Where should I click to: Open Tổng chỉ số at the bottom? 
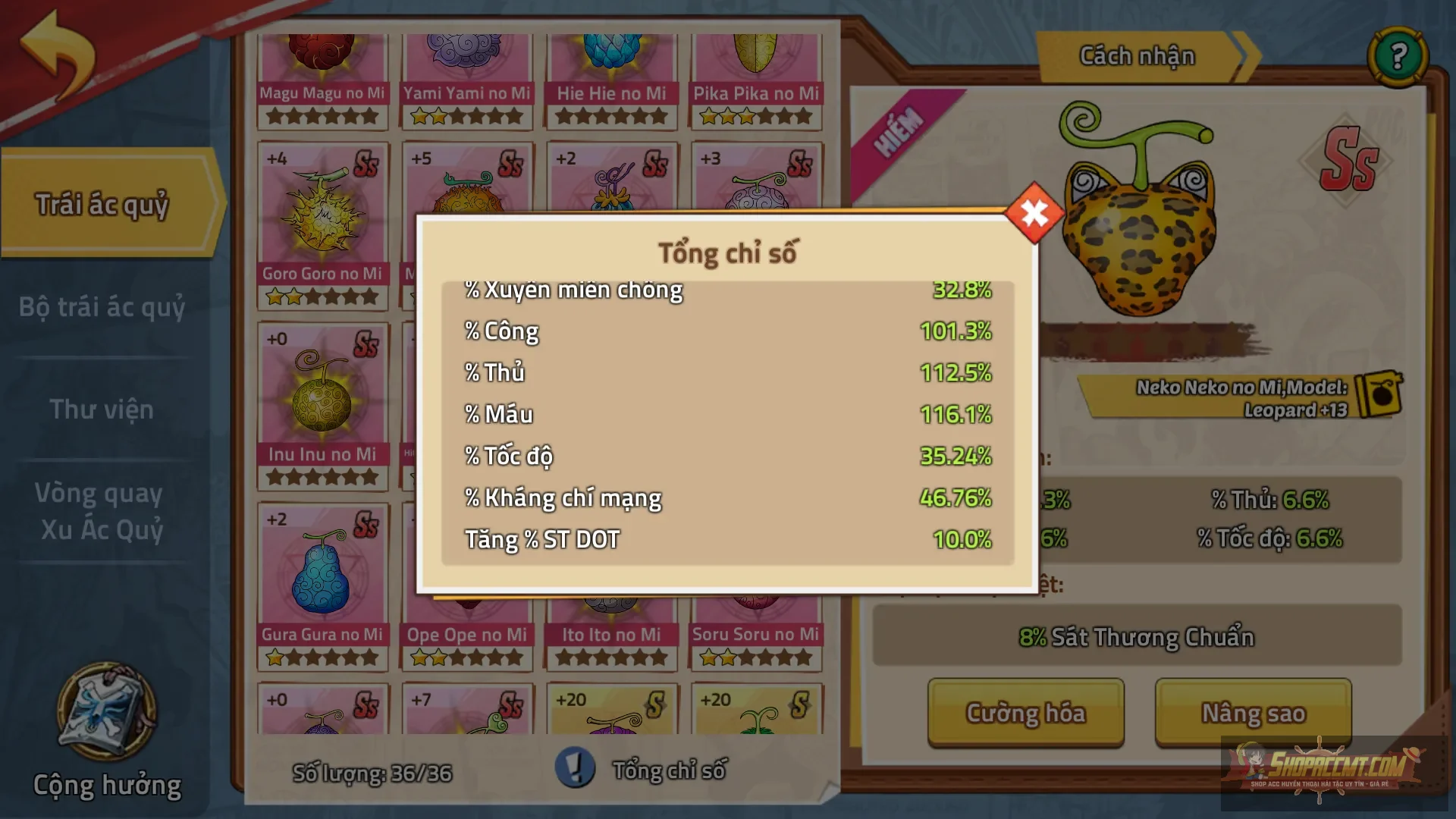point(667,769)
